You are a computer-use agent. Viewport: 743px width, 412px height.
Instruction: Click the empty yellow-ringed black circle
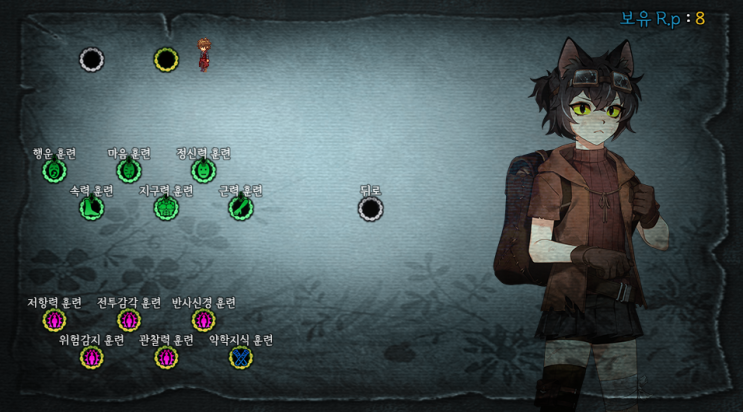166,60
